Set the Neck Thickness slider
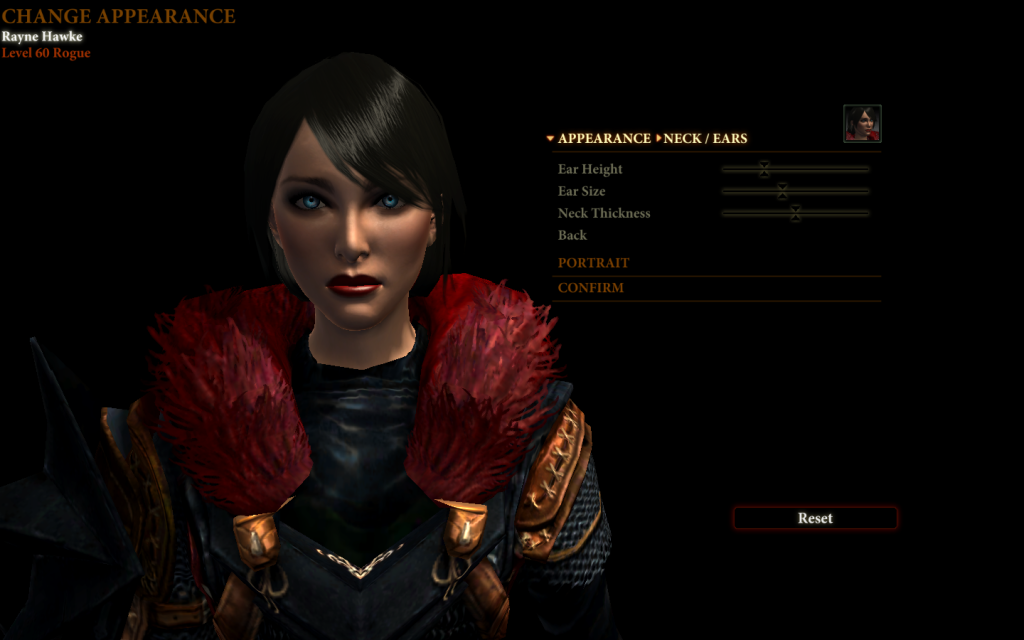The height and width of the screenshot is (640, 1024). click(x=795, y=213)
